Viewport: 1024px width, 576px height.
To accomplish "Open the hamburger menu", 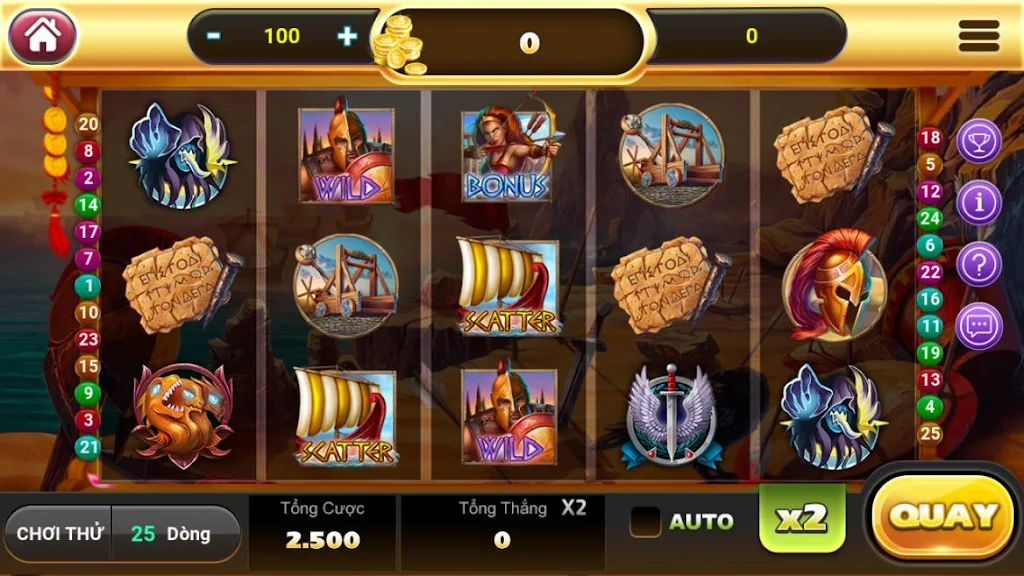I will click(978, 36).
